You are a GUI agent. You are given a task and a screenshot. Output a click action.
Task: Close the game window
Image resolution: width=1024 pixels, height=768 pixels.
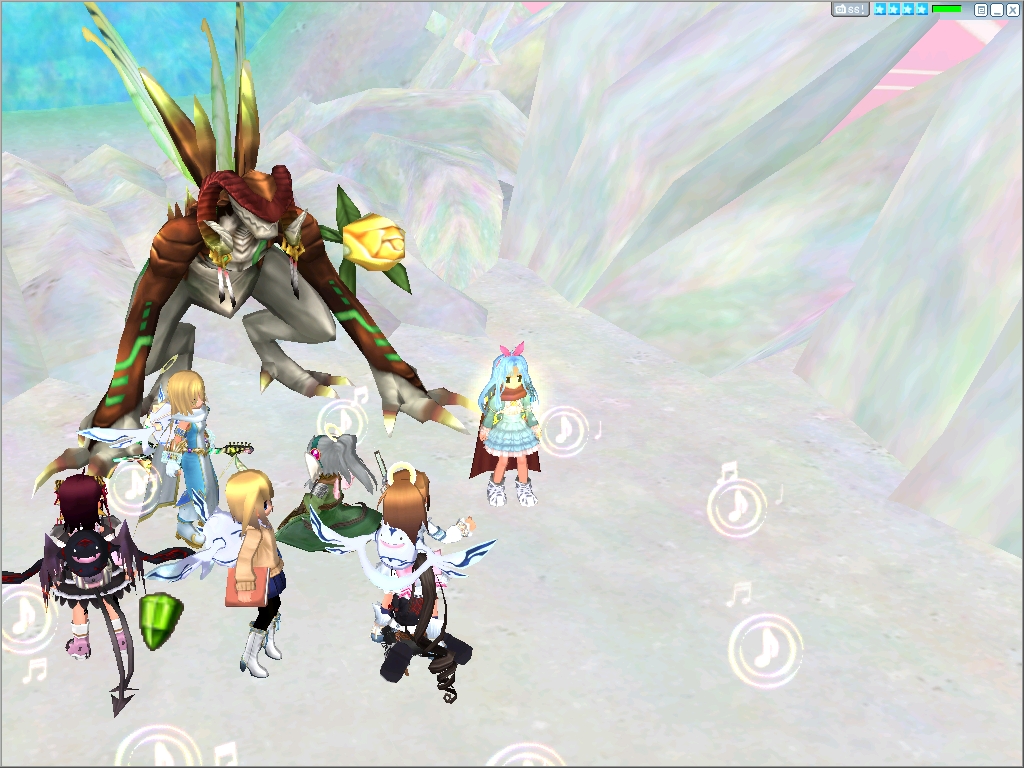[1012, 10]
